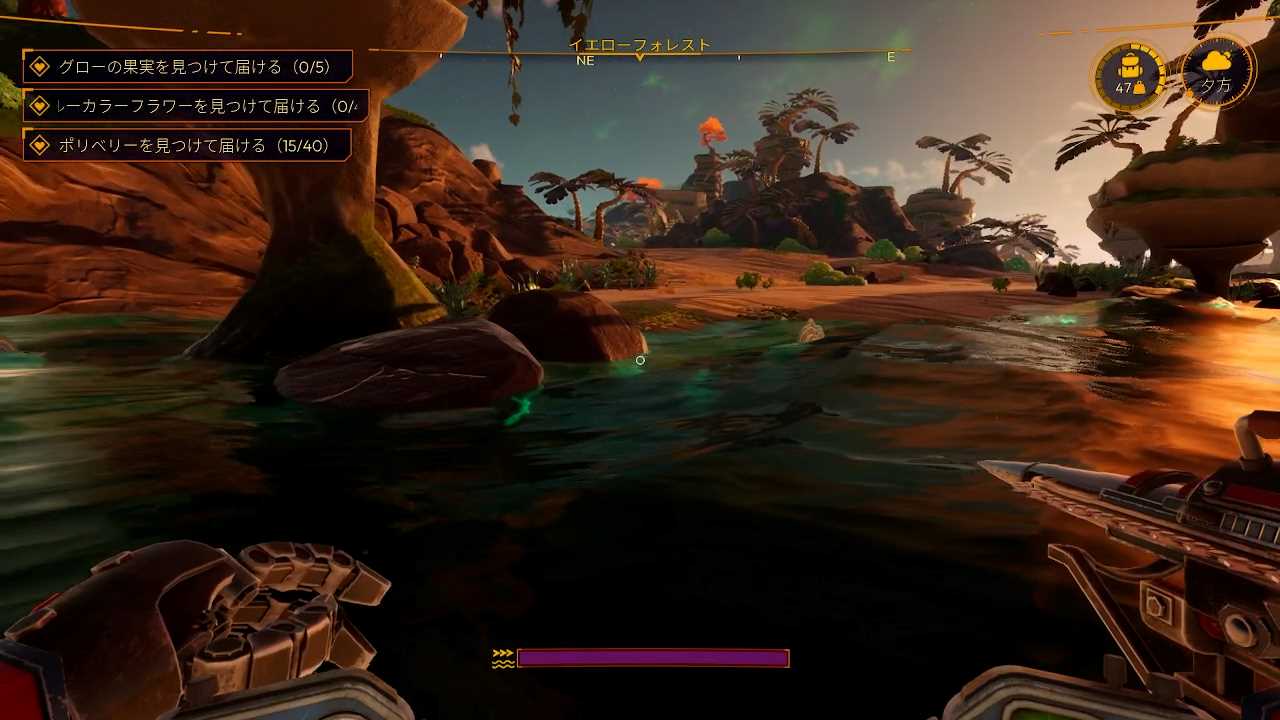
Task: Click the 夕方 weather and time icon
Action: [1217, 72]
